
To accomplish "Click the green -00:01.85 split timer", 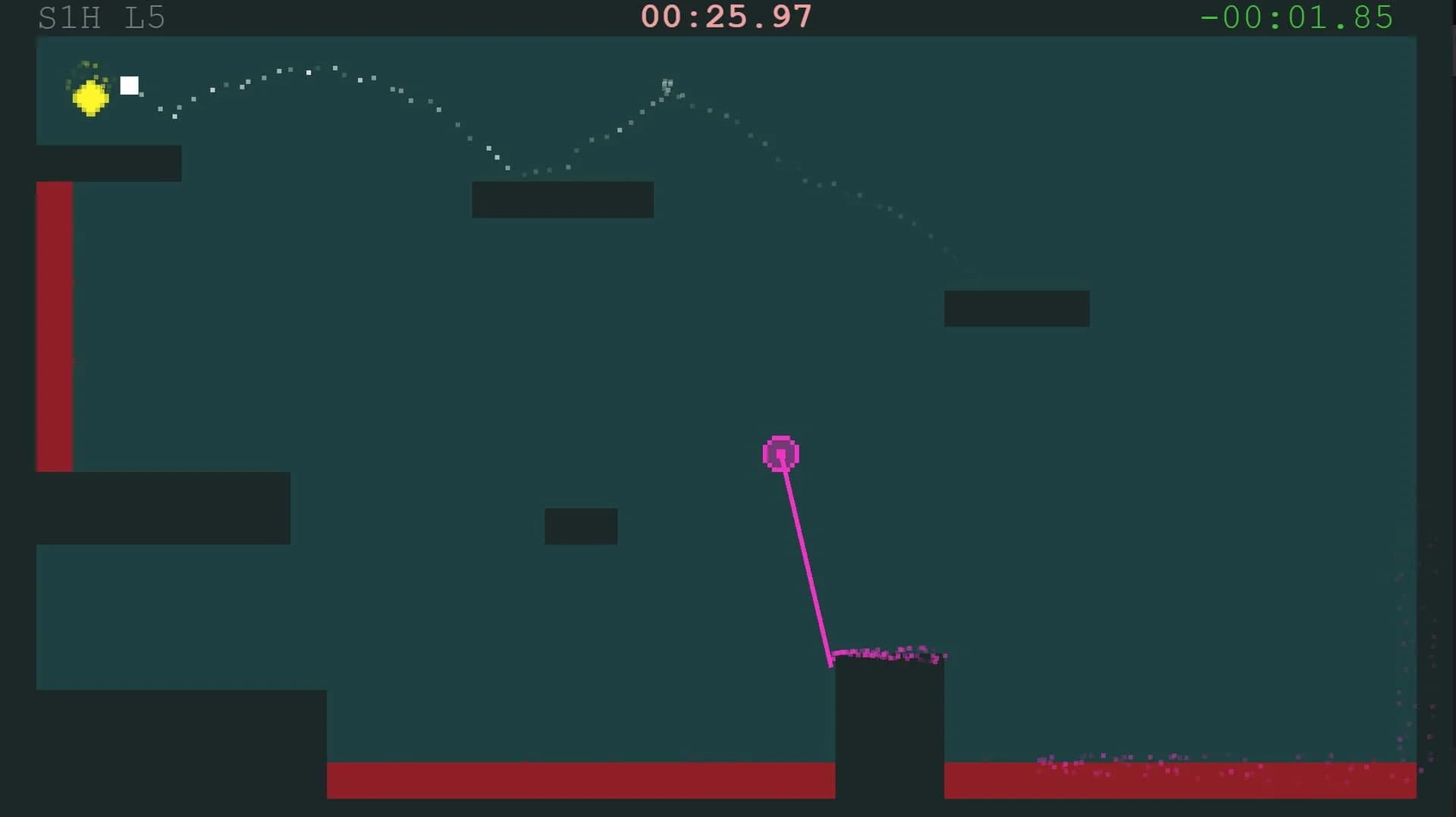I will tap(1298, 16).
